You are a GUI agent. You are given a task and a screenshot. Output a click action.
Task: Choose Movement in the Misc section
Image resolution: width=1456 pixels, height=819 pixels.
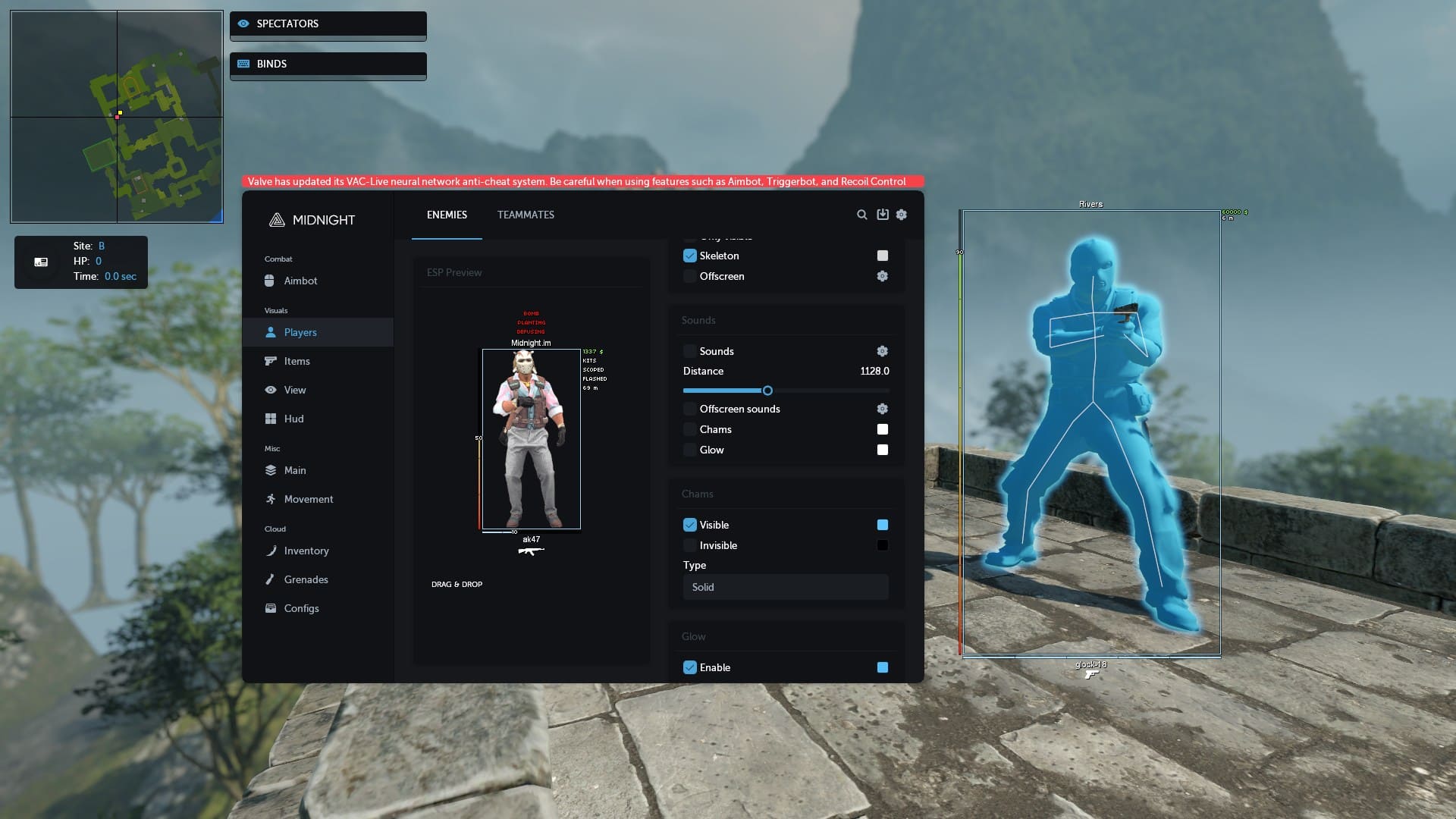(308, 499)
